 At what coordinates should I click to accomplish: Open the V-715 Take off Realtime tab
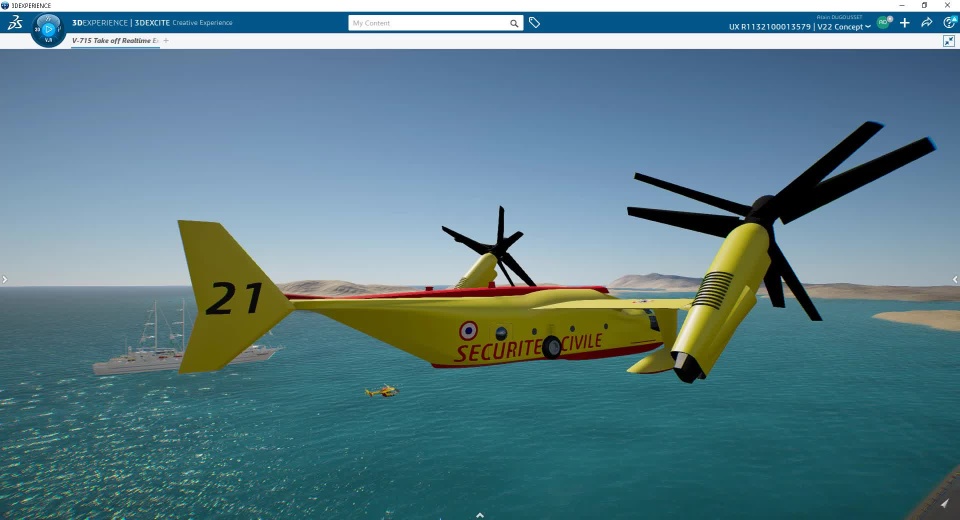tap(114, 41)
